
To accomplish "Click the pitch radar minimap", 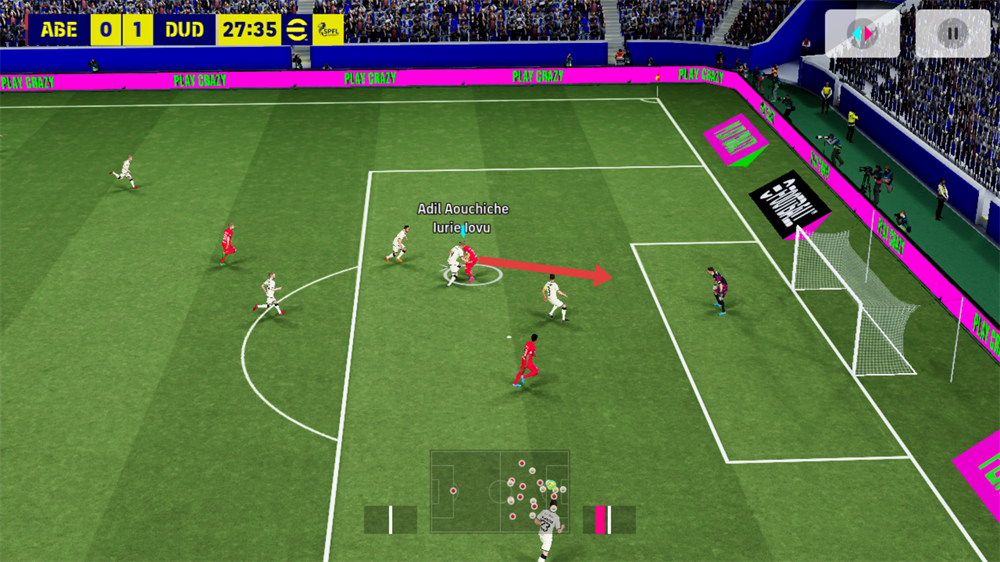I will tap(499, 491).
